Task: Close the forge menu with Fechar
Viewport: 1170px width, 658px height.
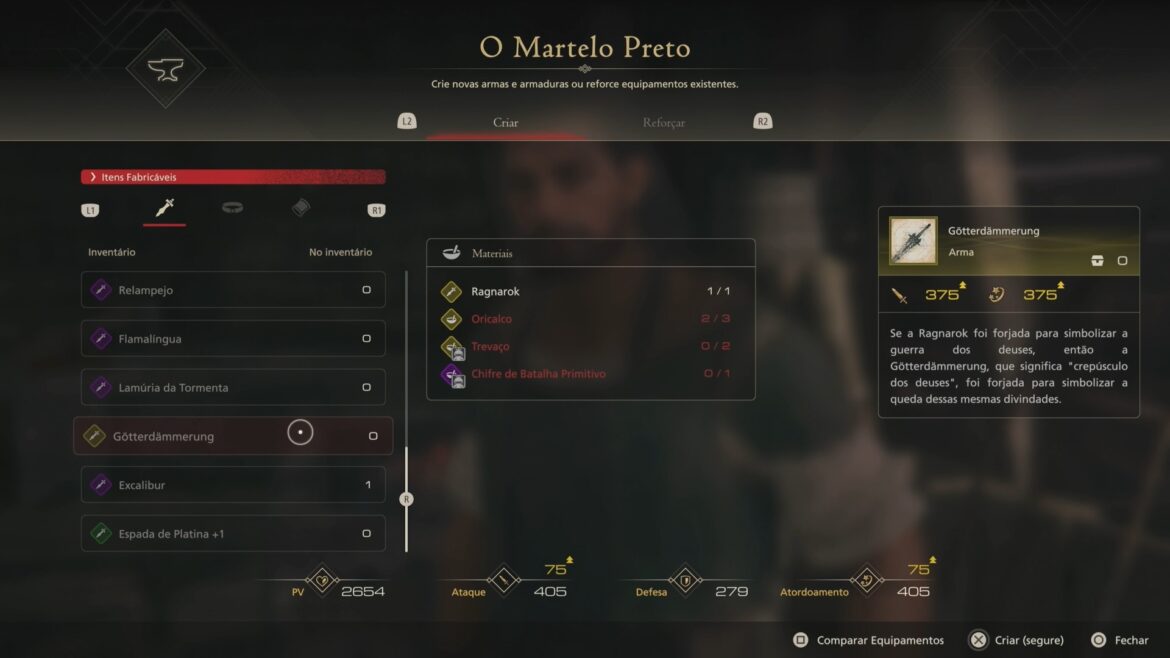Action: pyautogui.click(x=1120, y=640)
